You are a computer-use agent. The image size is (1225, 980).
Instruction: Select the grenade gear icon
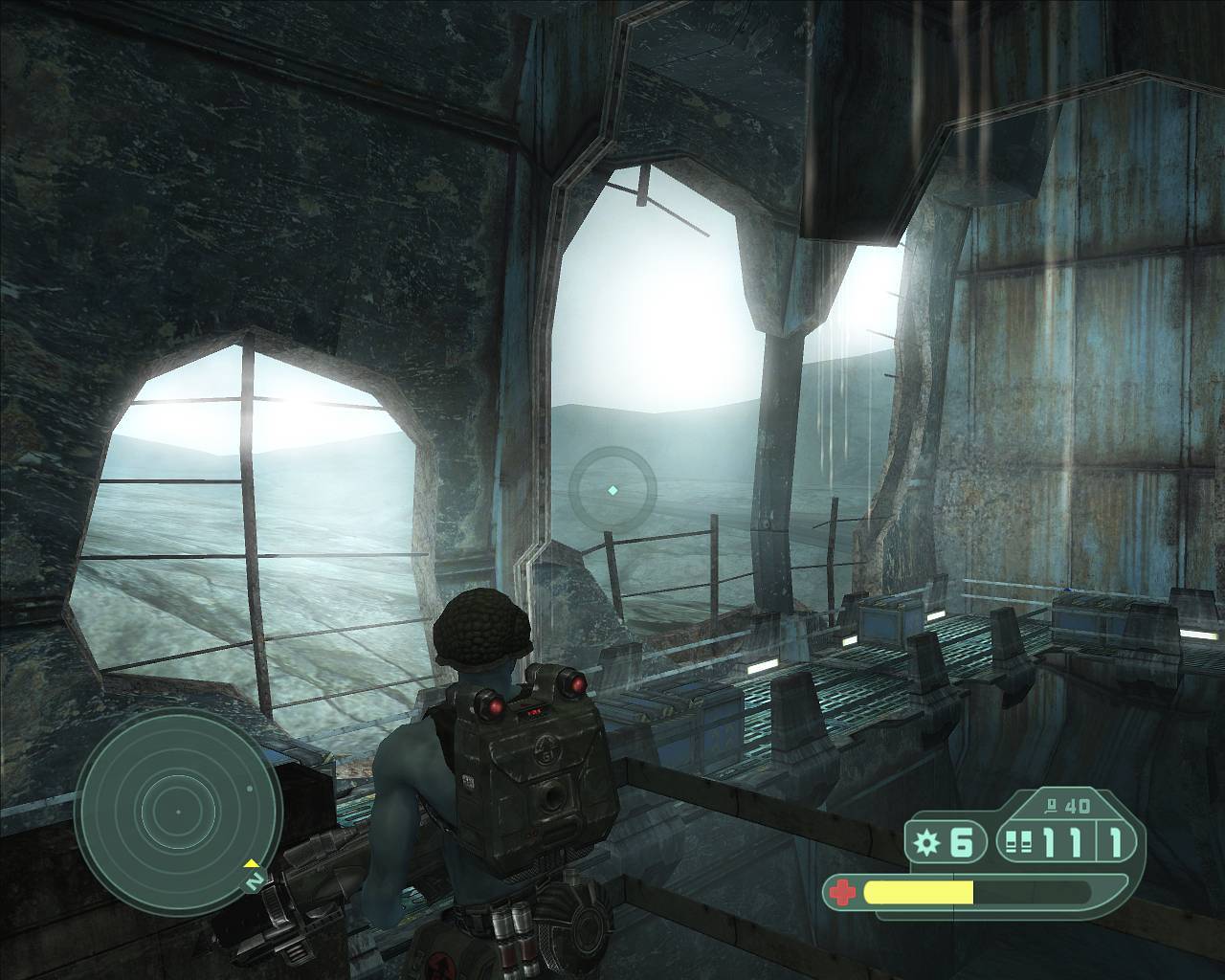[926, 843]
